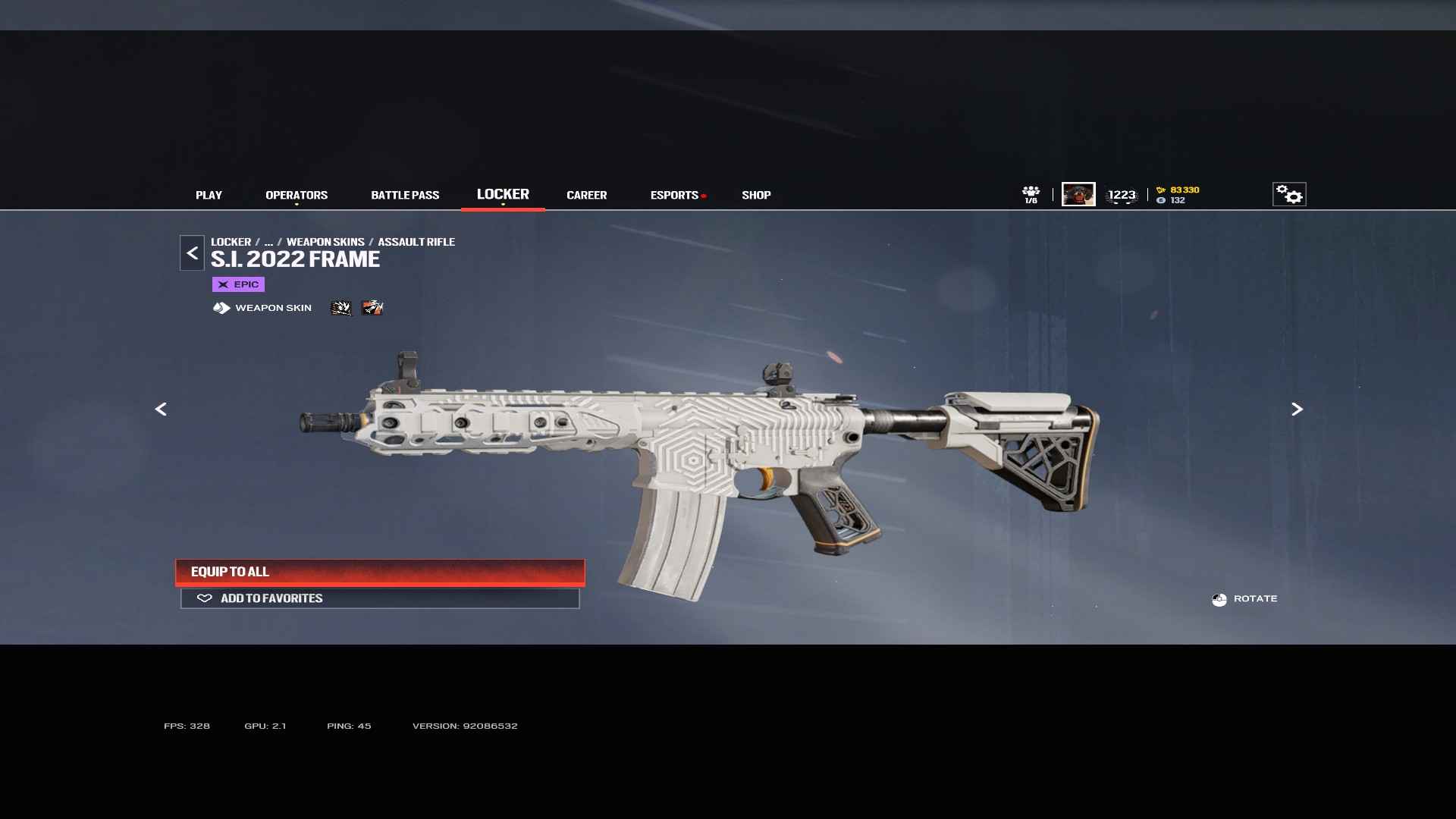The image size is (1456, 819).
Task: Add this weapon skin to favorites
Action: click(380, 598)
